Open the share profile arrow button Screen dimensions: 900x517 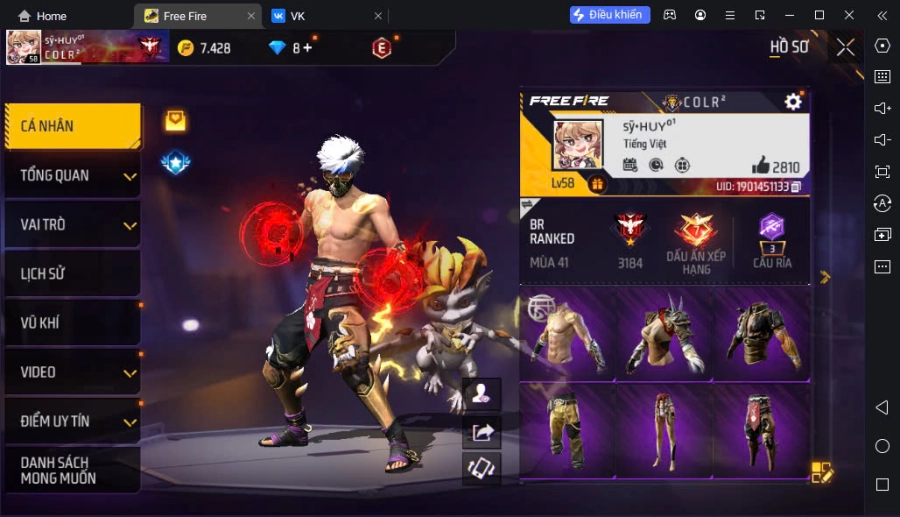(x=483, y=432)
